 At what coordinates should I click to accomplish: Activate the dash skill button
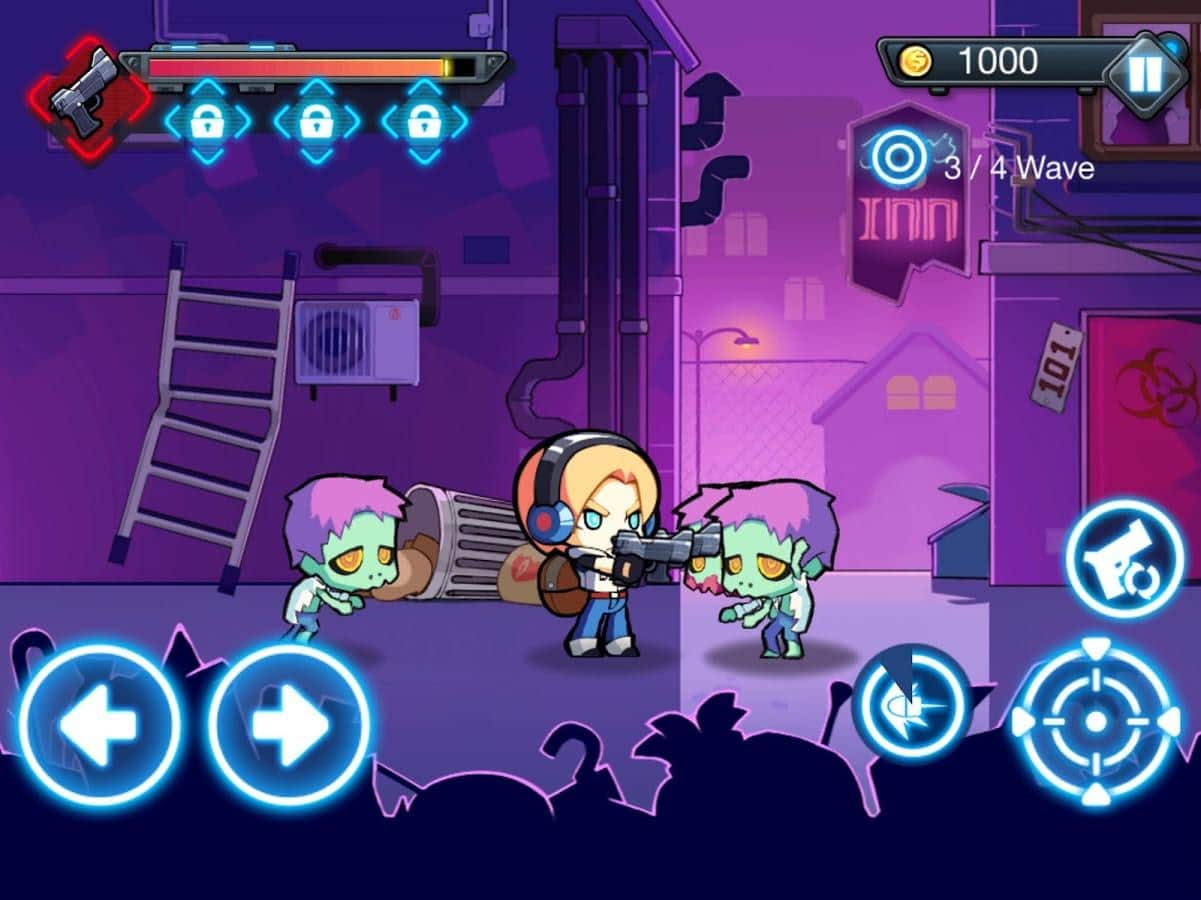tap(910, 705)
